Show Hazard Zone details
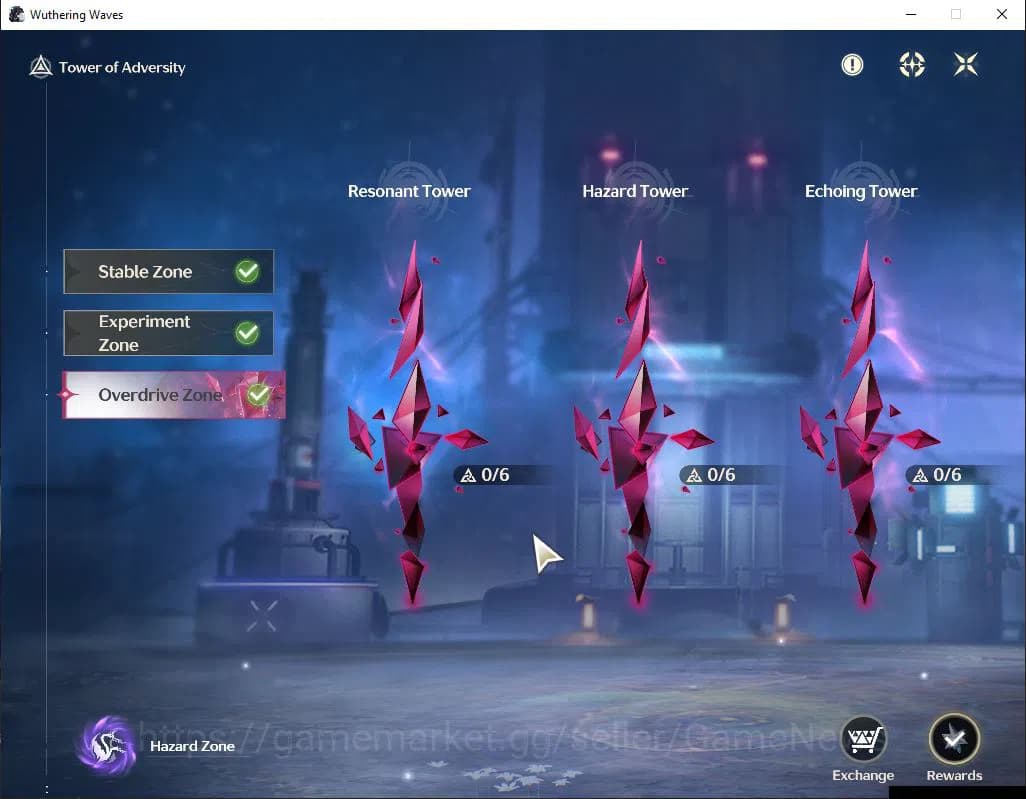1026x799 pixels. tap(108, 745)
